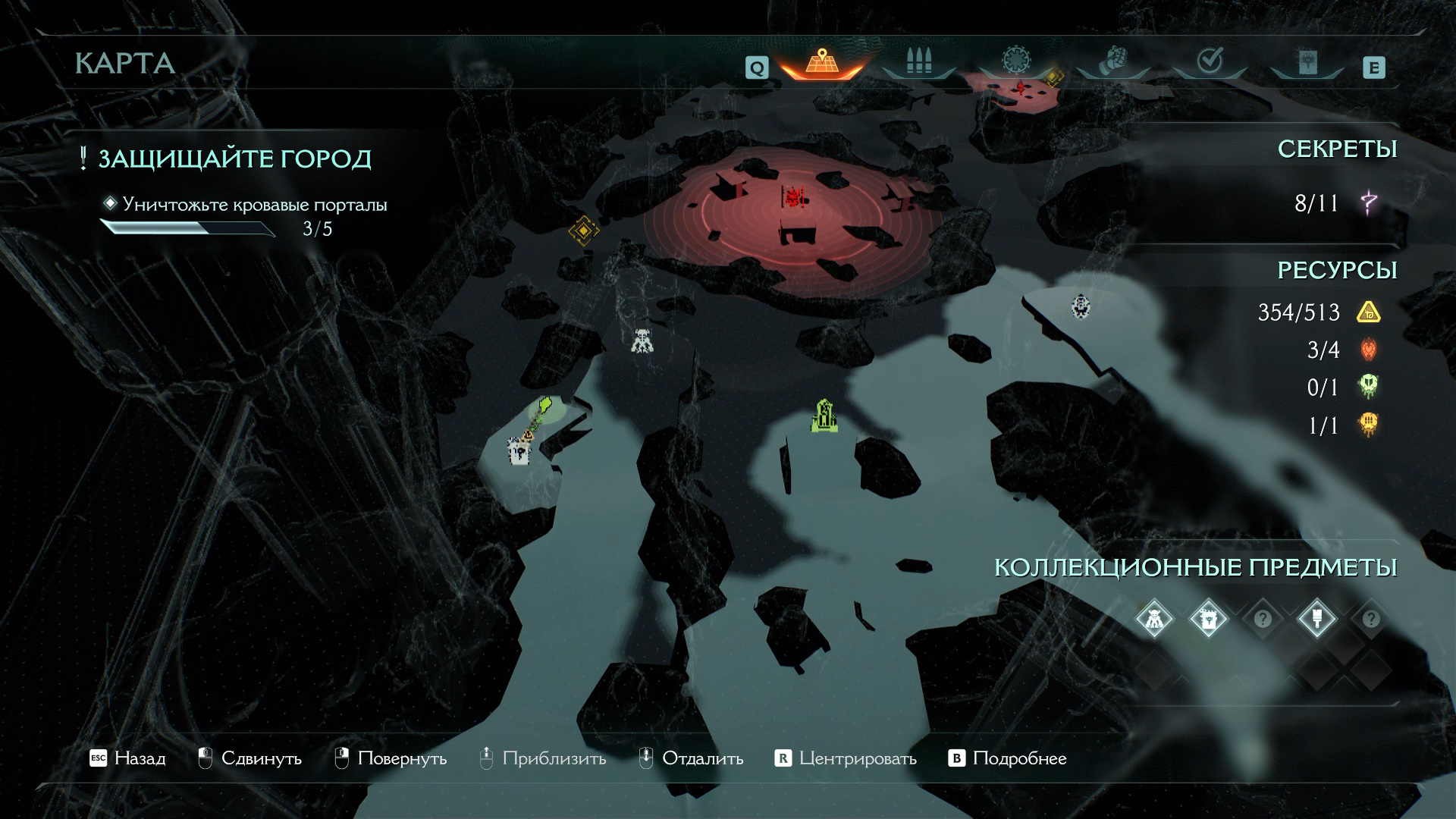
Task: Select the destroy blood portals objective
Action: (254, 205)
